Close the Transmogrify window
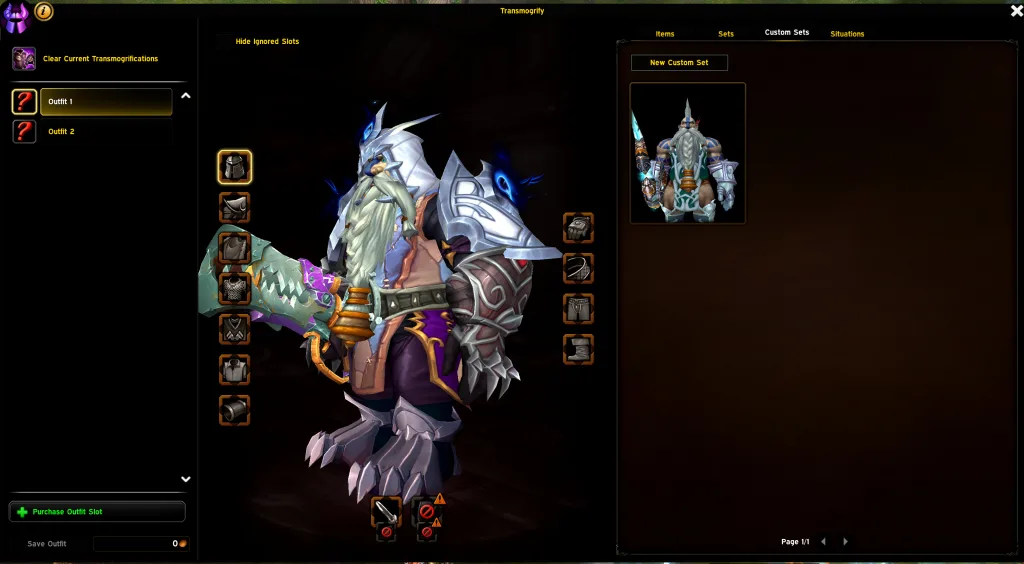This screenshot has width=1024, height=564. [x=1016, y=11]
